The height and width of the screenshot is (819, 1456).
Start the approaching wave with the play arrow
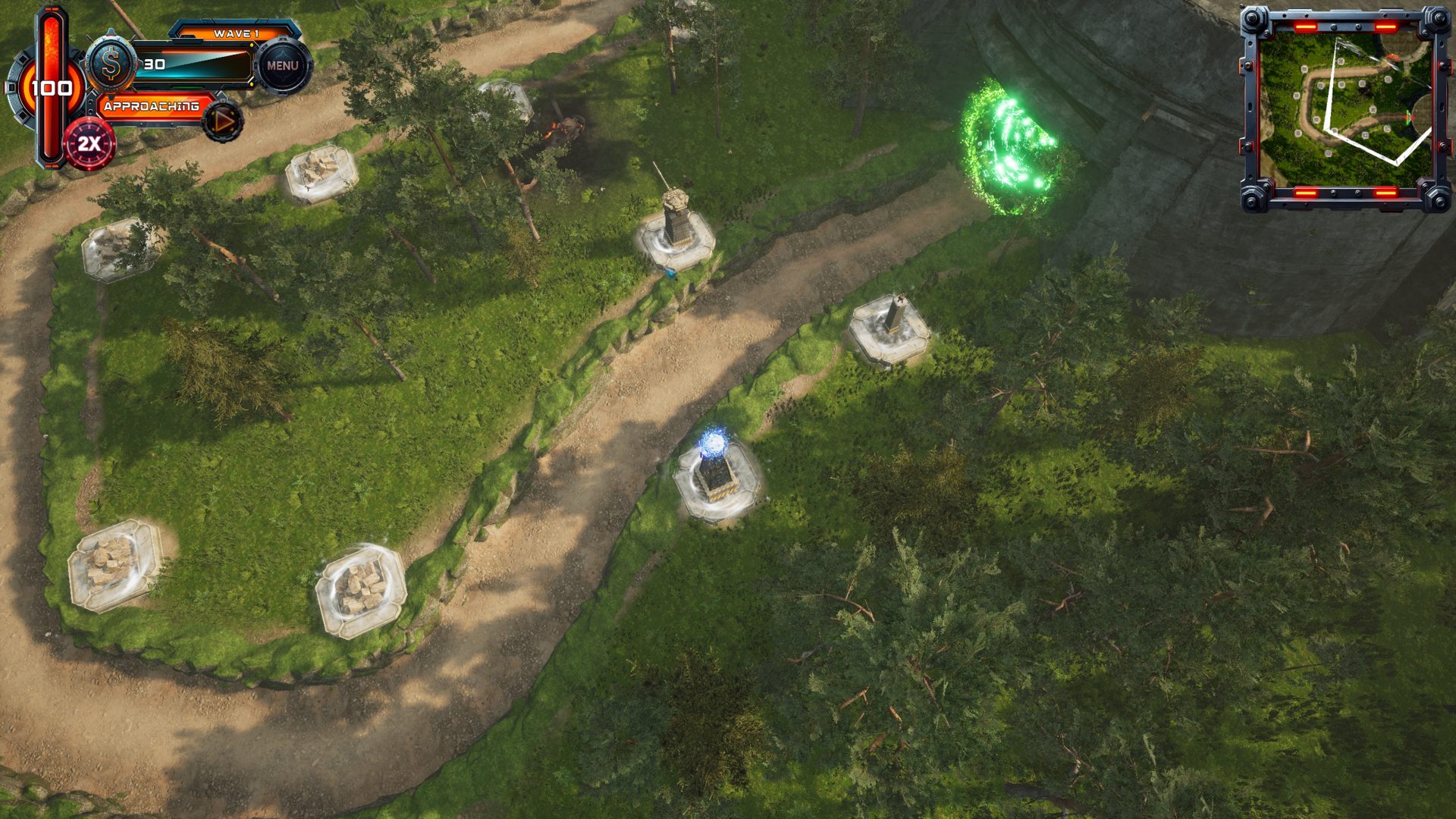coord(223,121)
